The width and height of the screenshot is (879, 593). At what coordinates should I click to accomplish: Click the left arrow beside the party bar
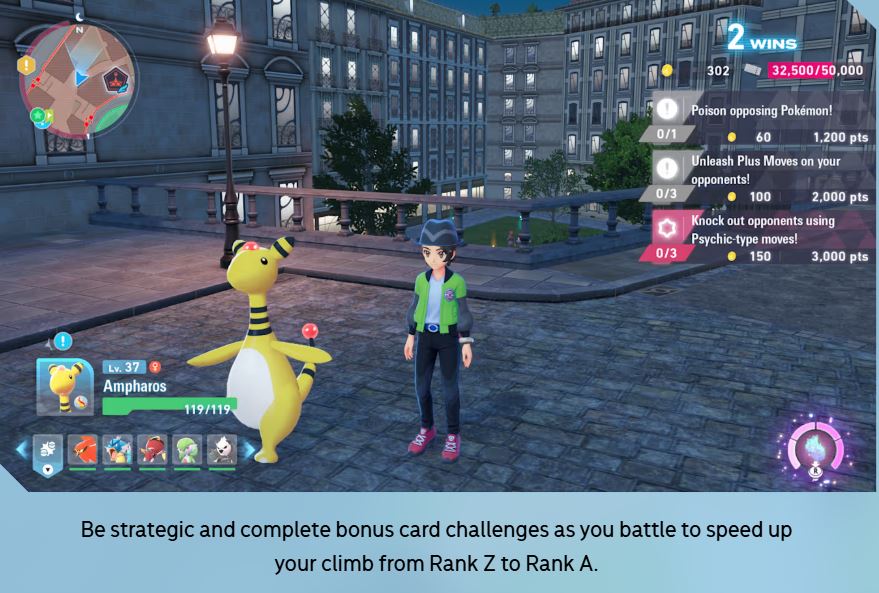pyautogui.click(x=21, y=450)
